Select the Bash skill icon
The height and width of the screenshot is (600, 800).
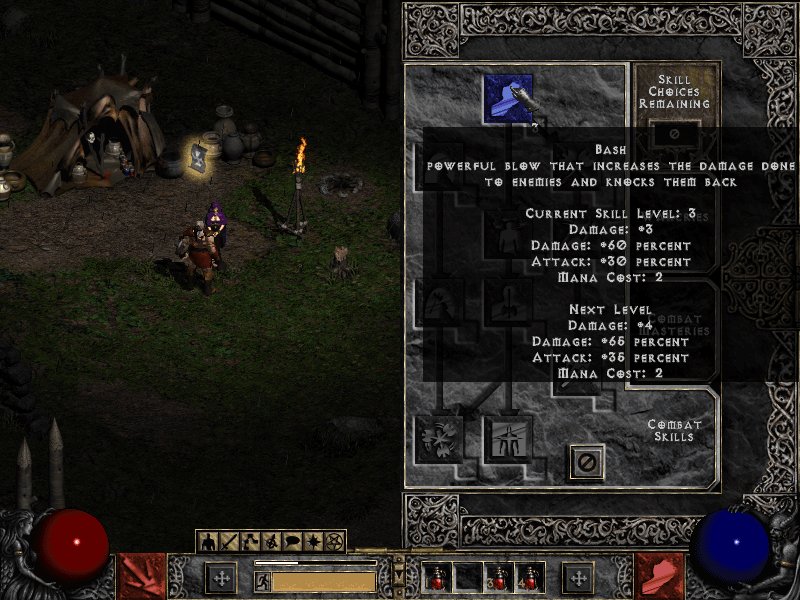point(508,98)
